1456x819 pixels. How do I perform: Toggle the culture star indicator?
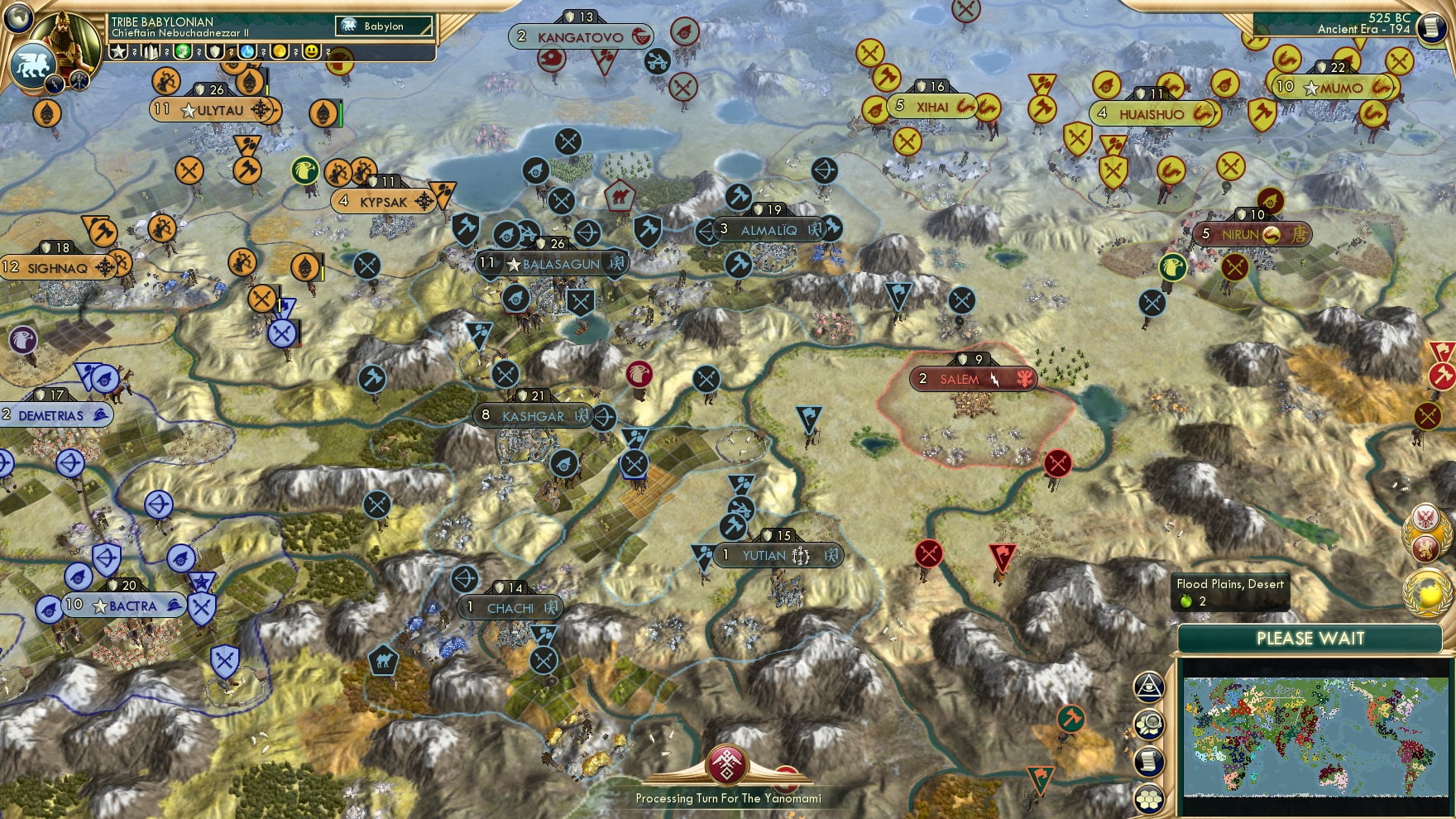[118, 53]
